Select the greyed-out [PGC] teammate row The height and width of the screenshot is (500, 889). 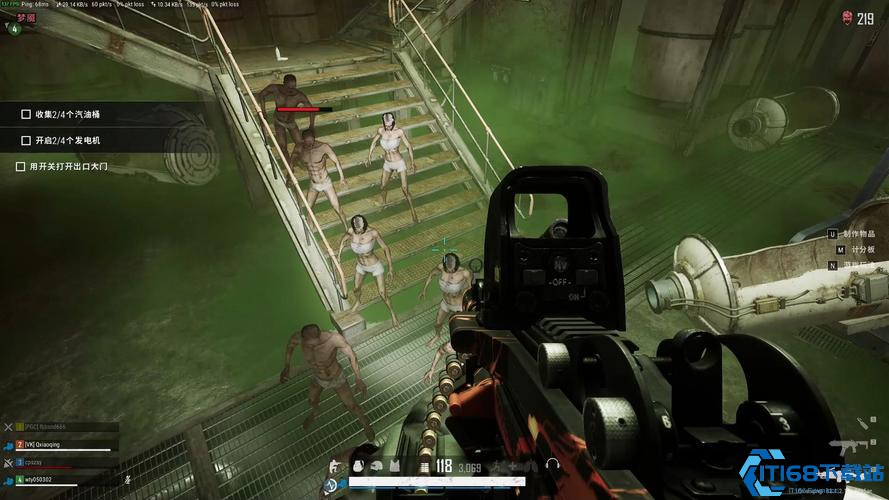tap(46, 427)
